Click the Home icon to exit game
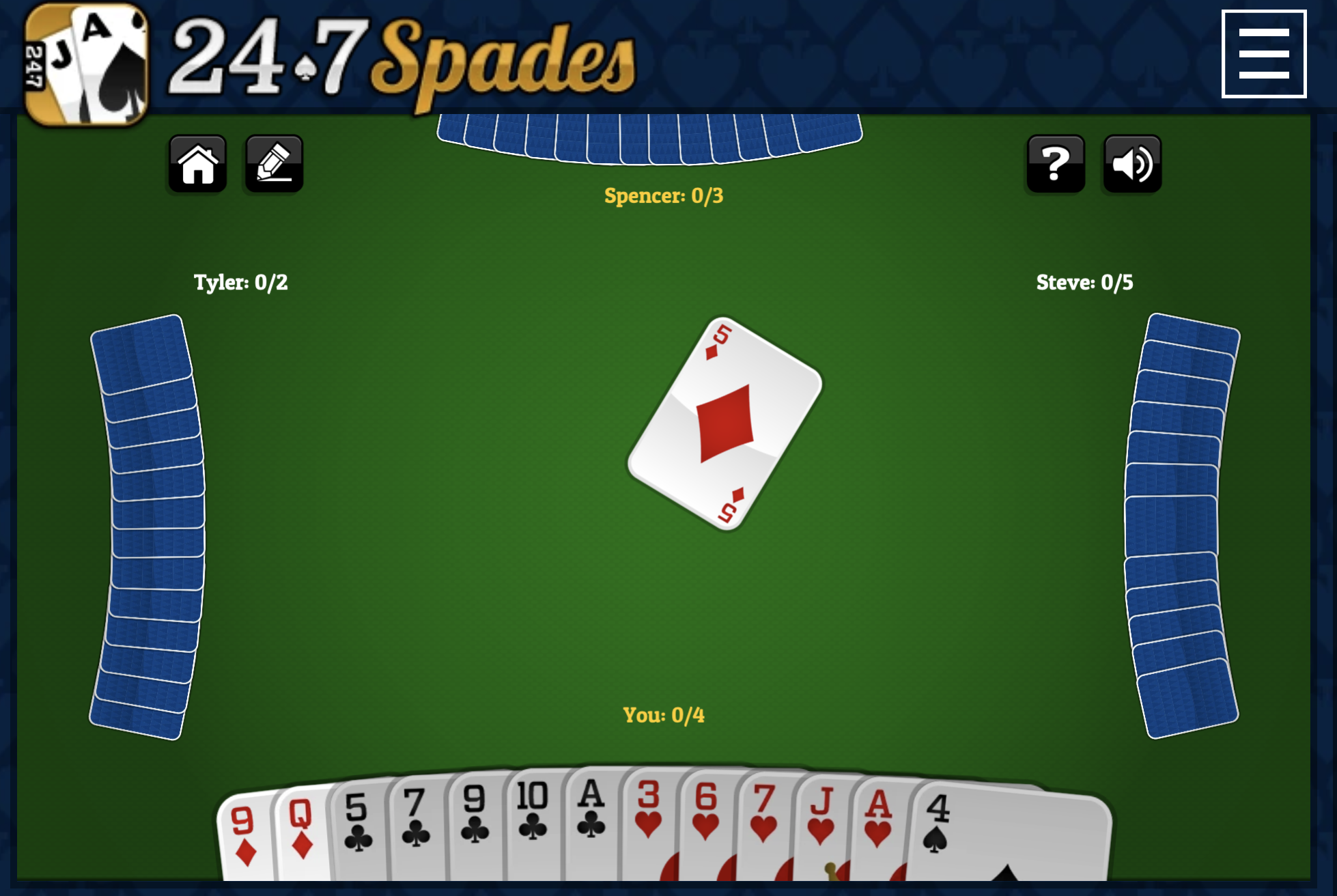The height and width of the screenshot is (896, 1337). 197,163
